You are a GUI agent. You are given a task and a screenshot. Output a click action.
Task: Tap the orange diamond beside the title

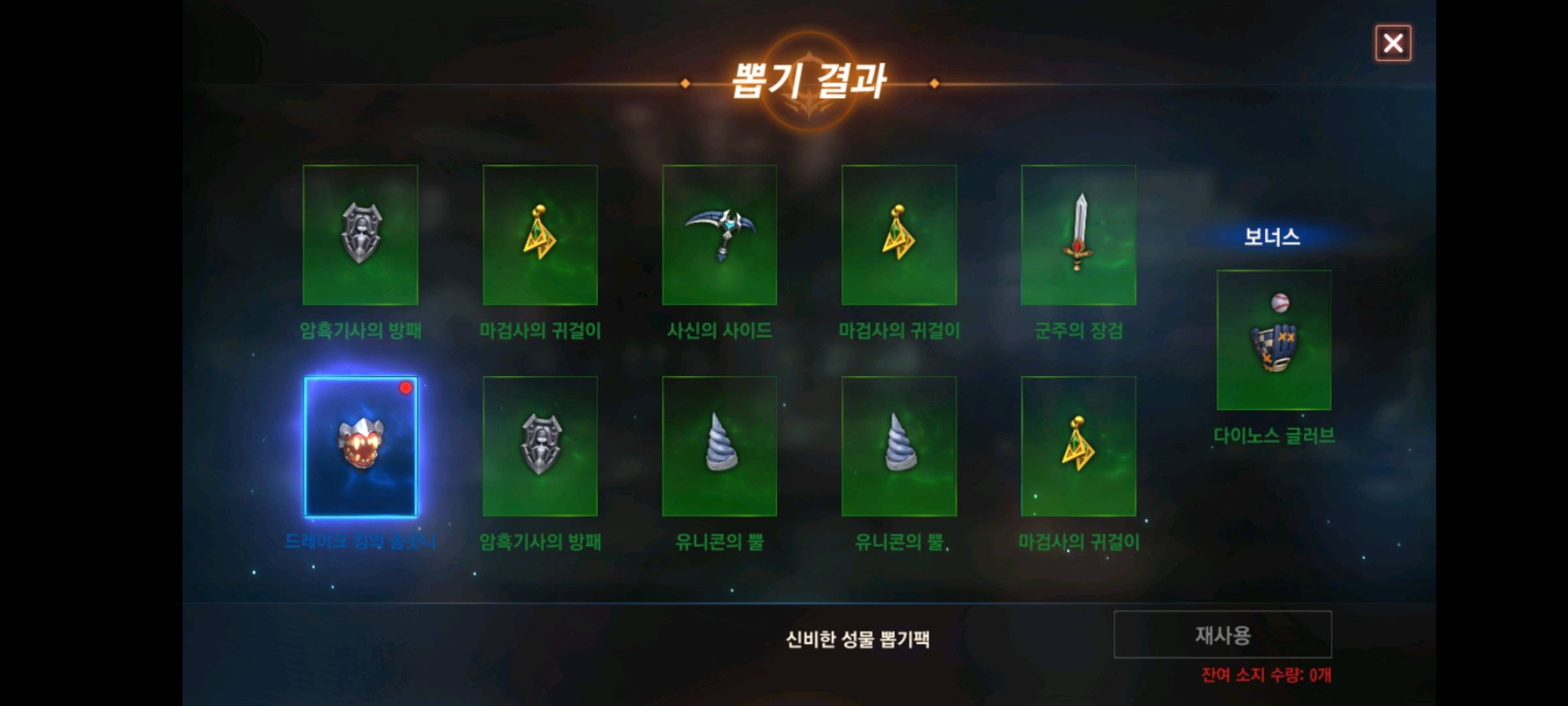tap(685, 82)
